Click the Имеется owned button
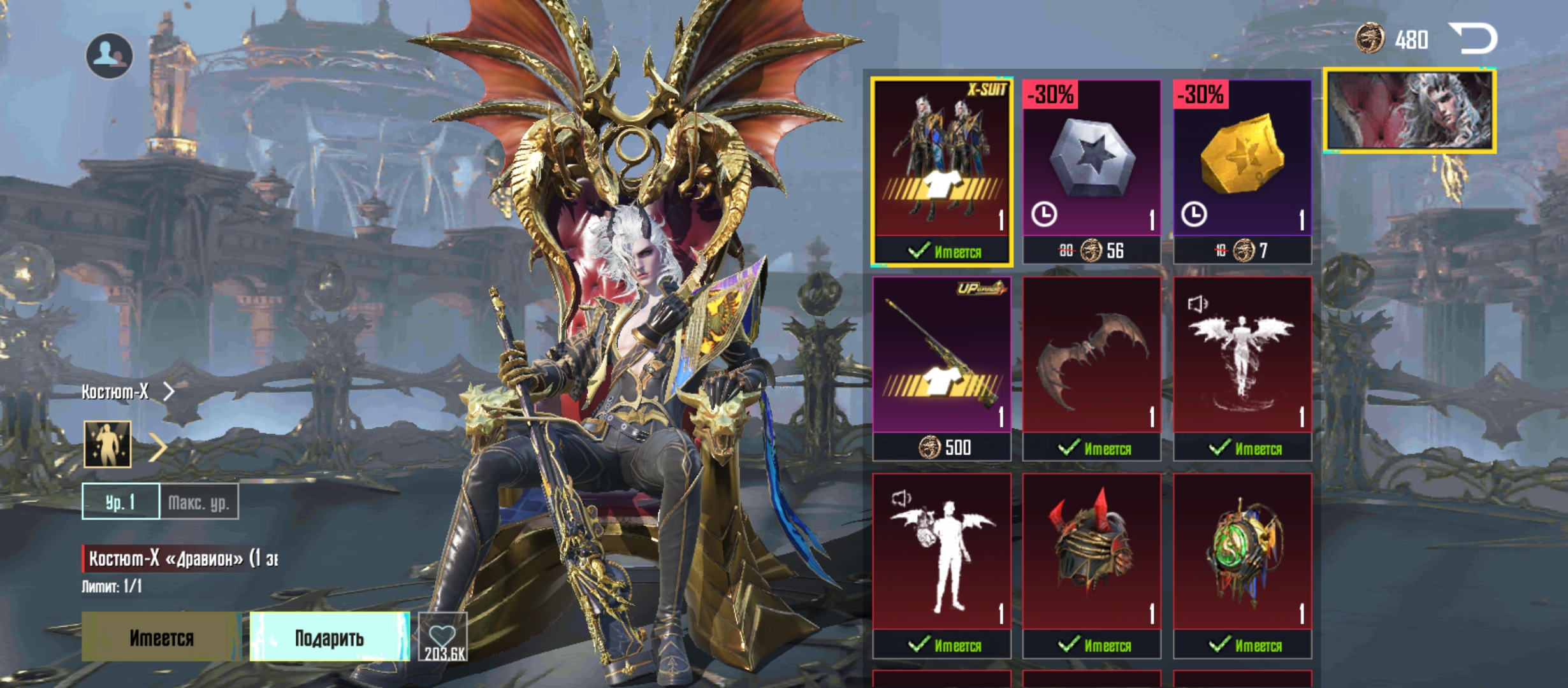The image size is (1568, 688). click(x=161, y=637)
